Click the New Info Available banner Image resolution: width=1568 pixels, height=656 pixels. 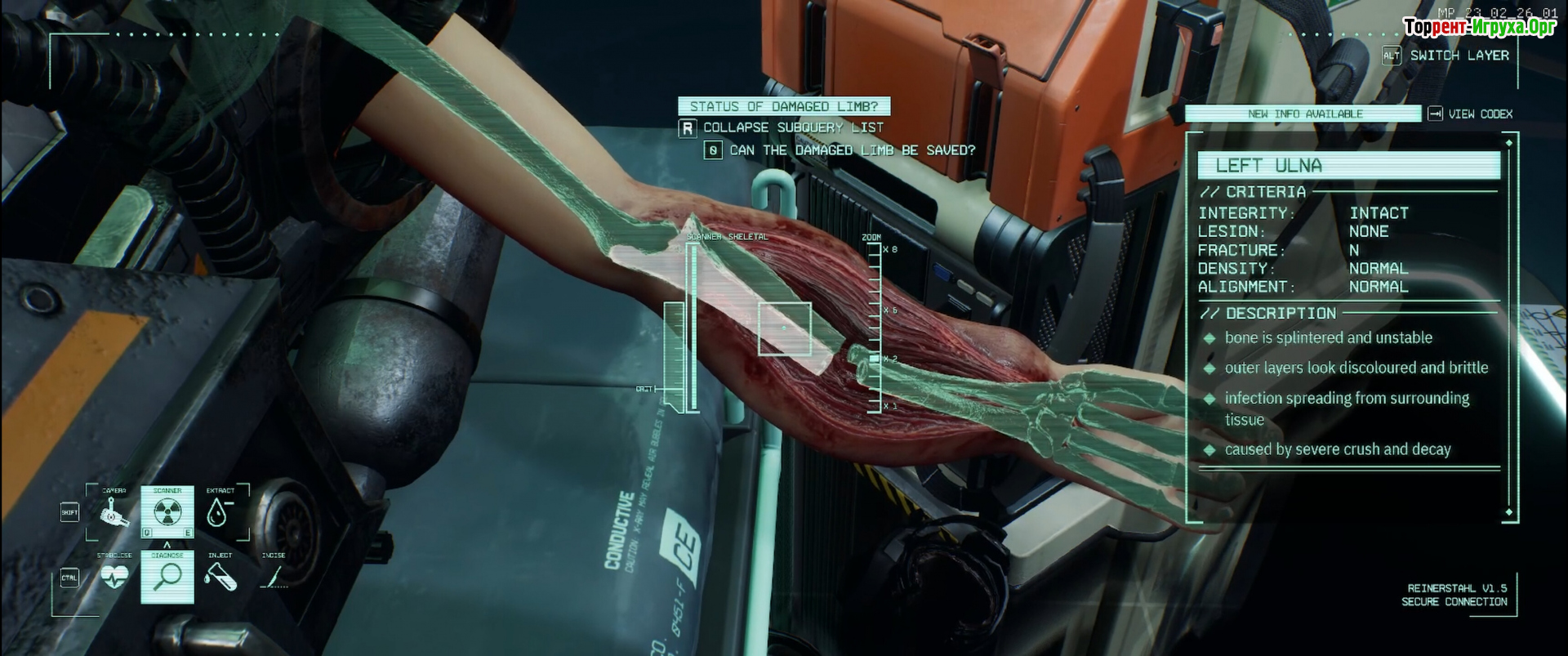tap(1304, 114)
